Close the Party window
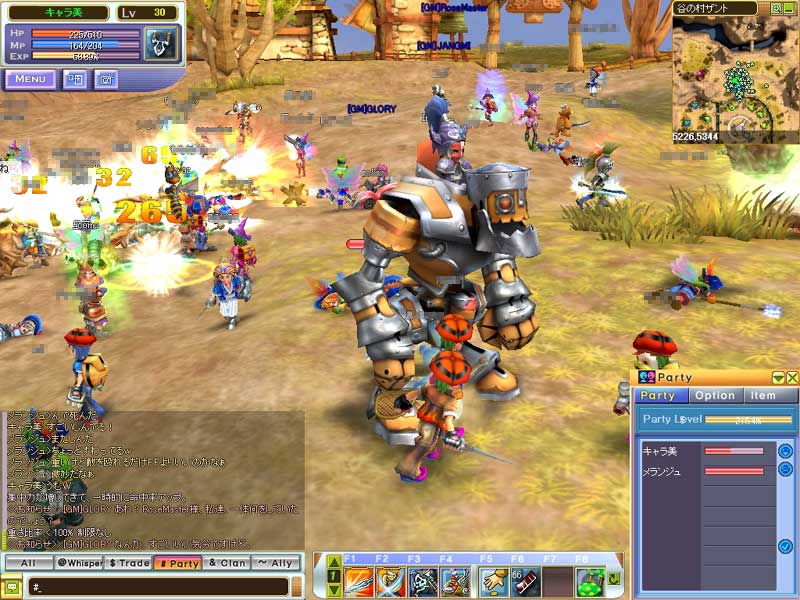800x600 pixels. point(792,377)
